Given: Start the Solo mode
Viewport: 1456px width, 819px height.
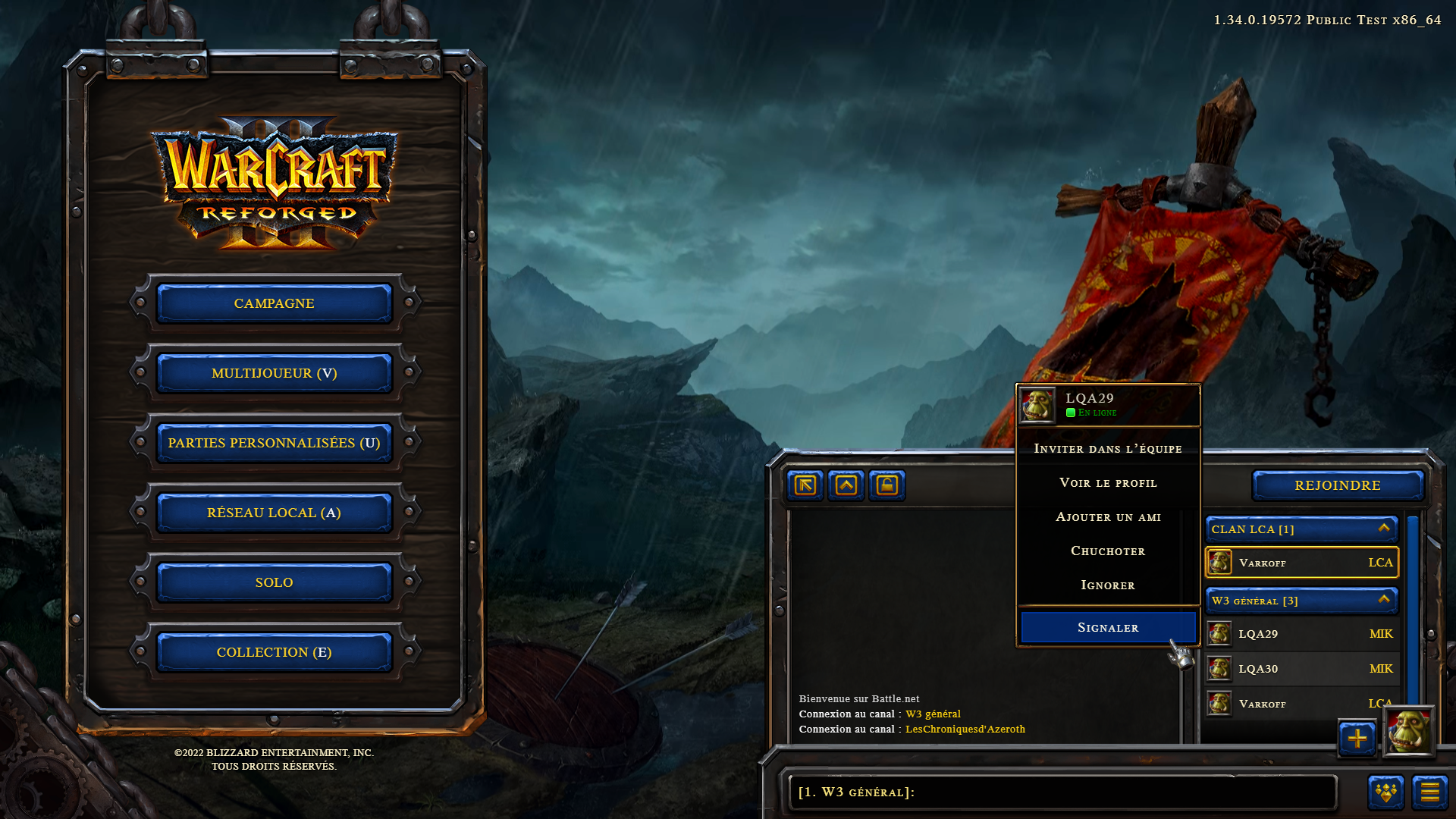Looking at the screenshot, I should click(274, 582).
